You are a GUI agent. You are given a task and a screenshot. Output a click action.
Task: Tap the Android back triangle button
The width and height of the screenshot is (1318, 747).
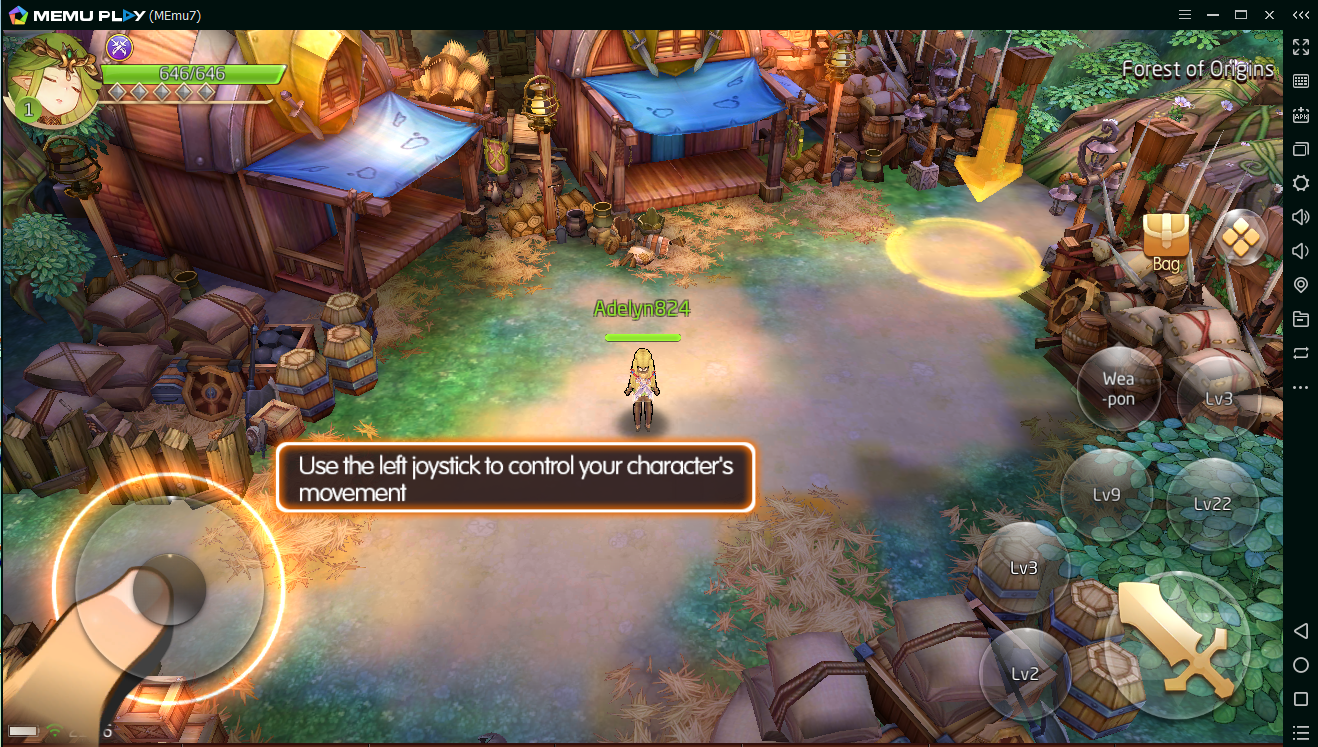1301,631
